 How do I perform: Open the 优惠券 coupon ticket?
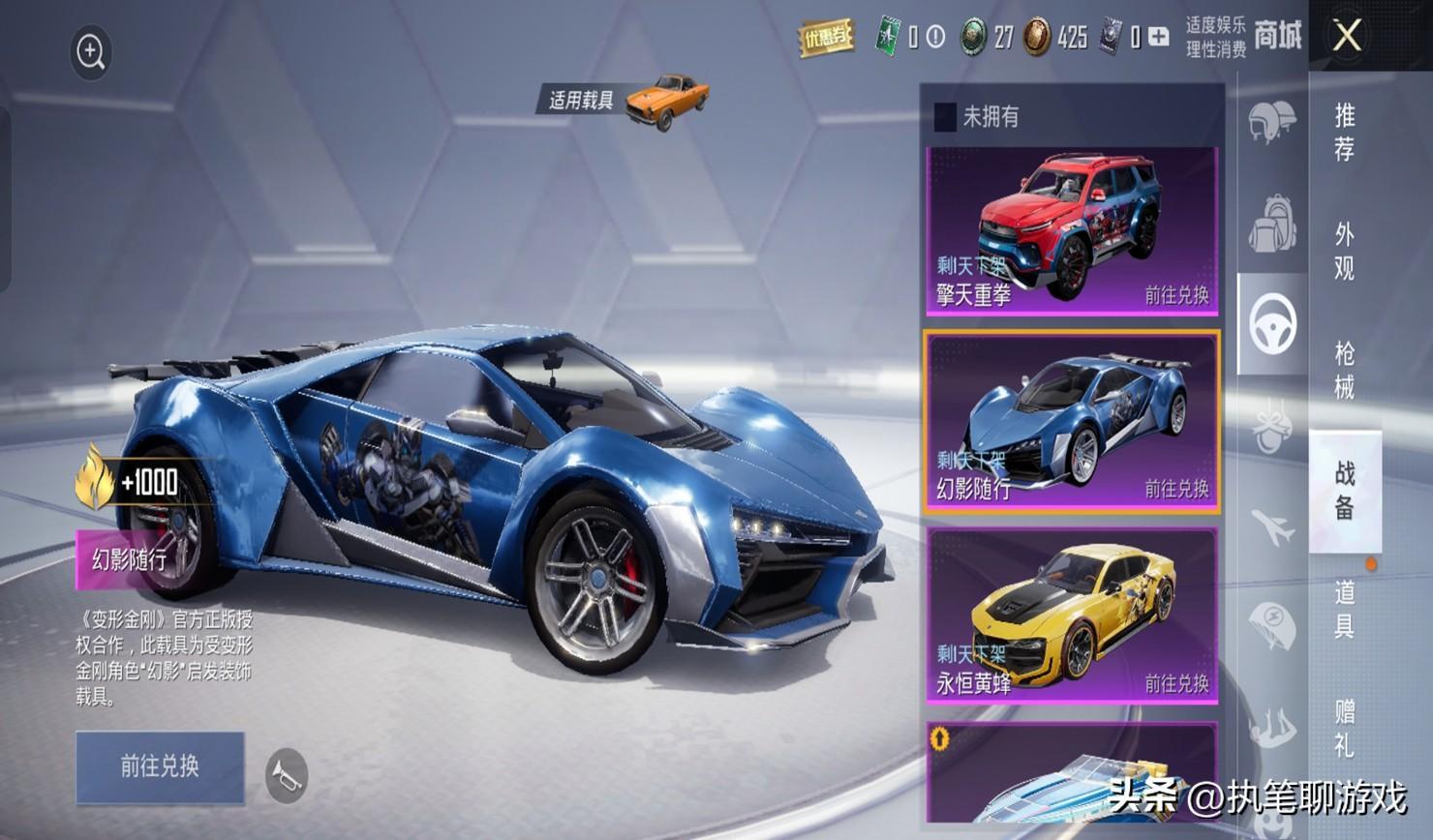(825, 38)
